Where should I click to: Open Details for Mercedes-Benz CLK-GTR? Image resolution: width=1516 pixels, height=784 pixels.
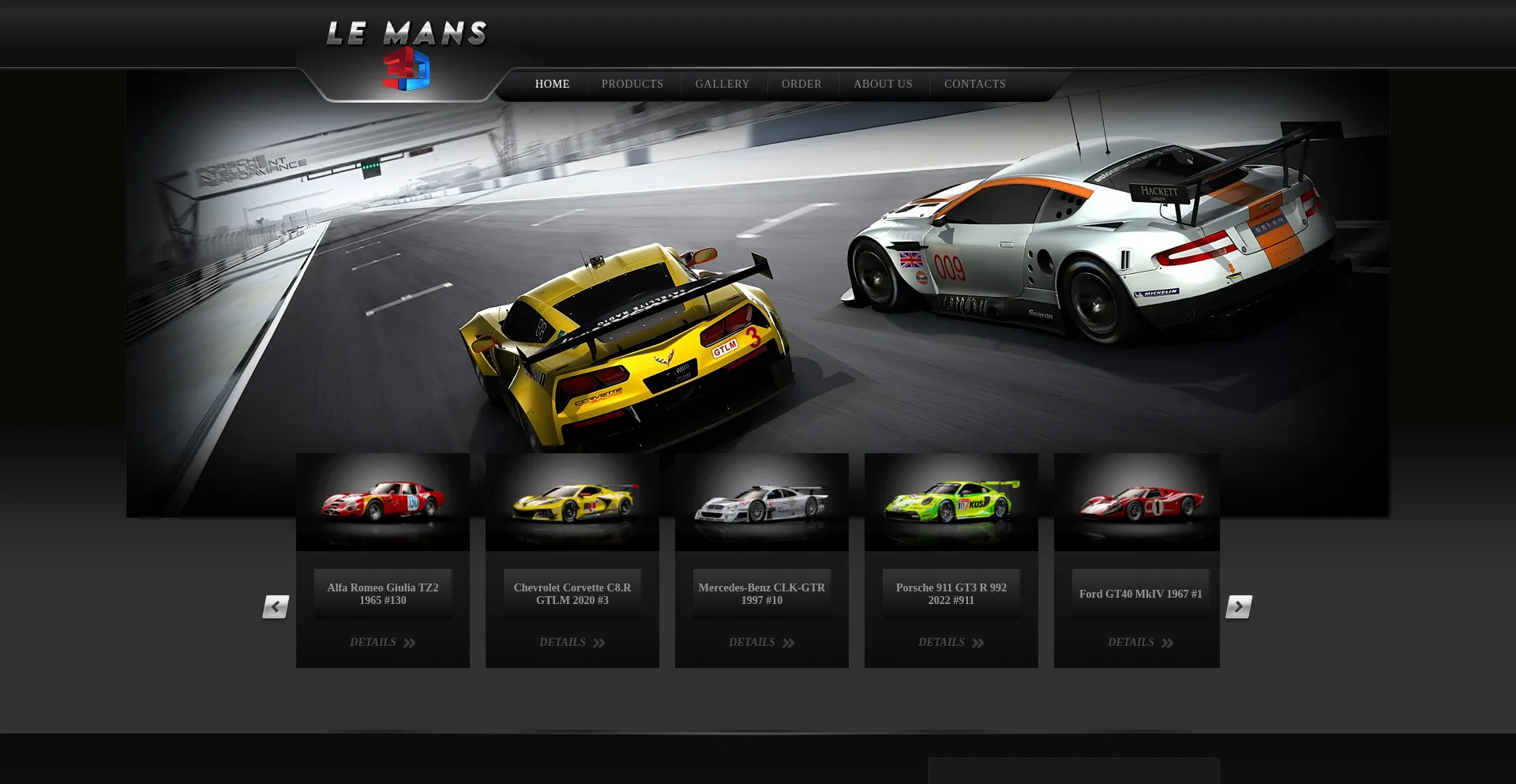point(762,643)
